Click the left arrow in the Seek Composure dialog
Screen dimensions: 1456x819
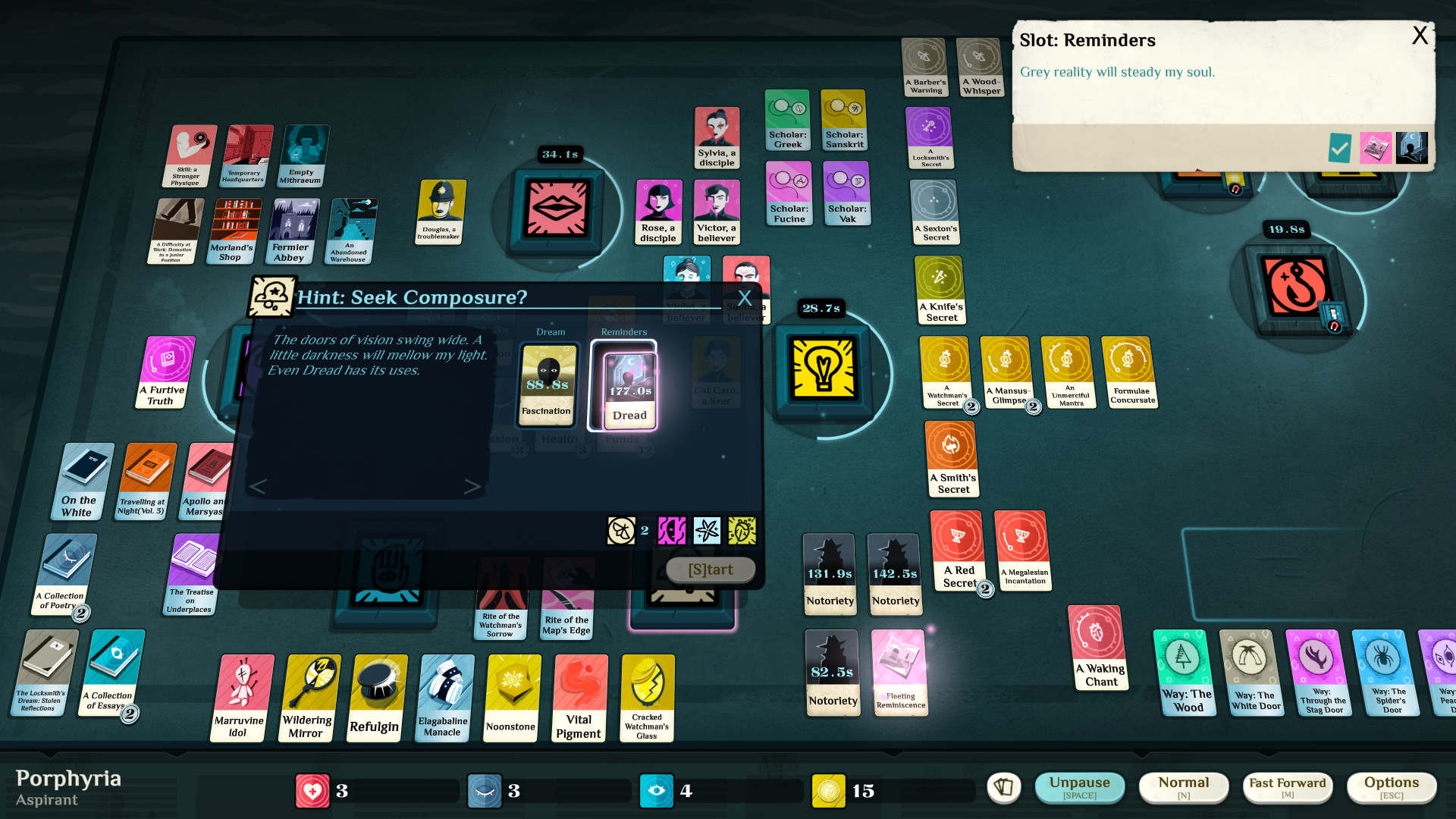click(x=259, y=486)
